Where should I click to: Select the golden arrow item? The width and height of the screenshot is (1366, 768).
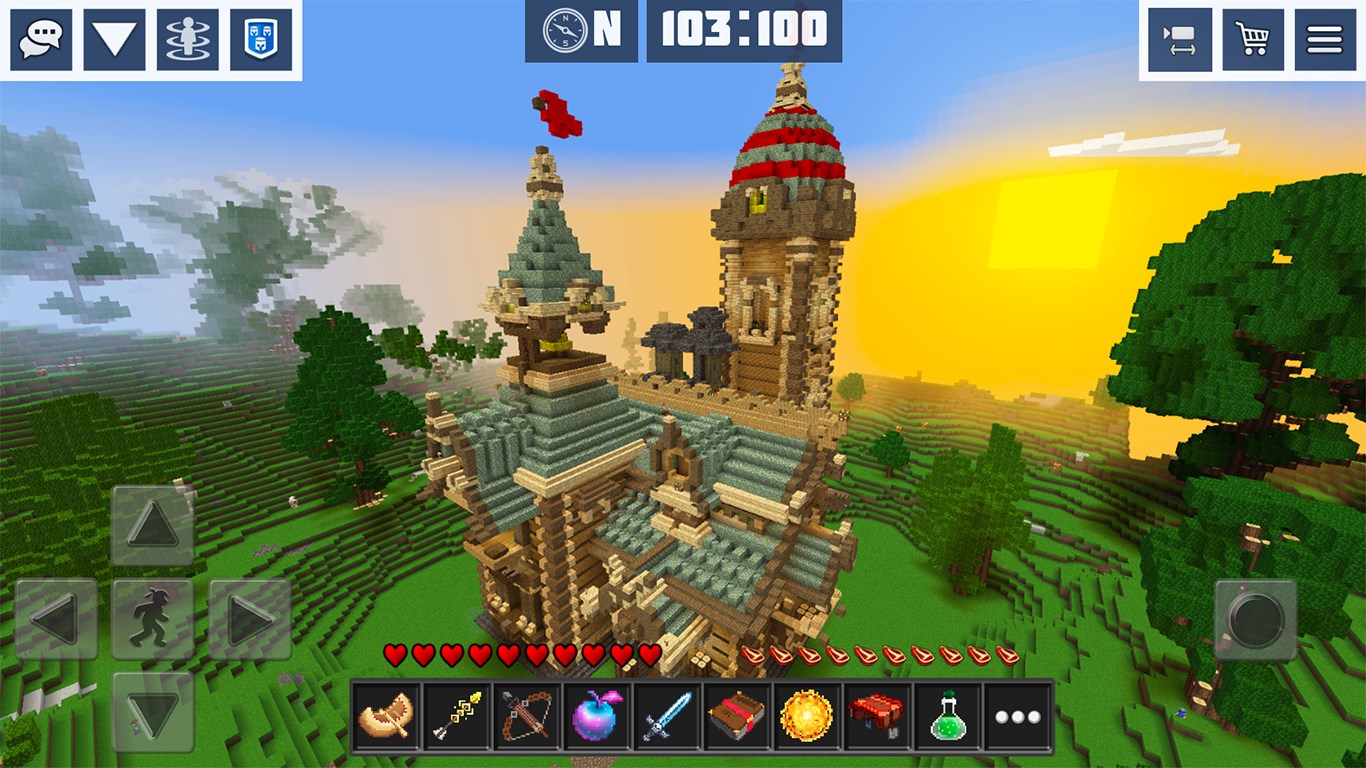click(454, 718)
